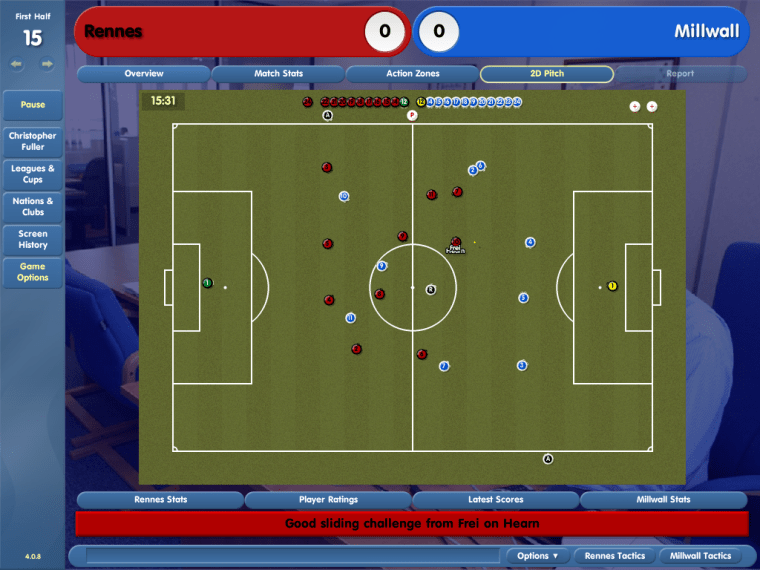Open Millwall Tactics

tap(701, 556)
